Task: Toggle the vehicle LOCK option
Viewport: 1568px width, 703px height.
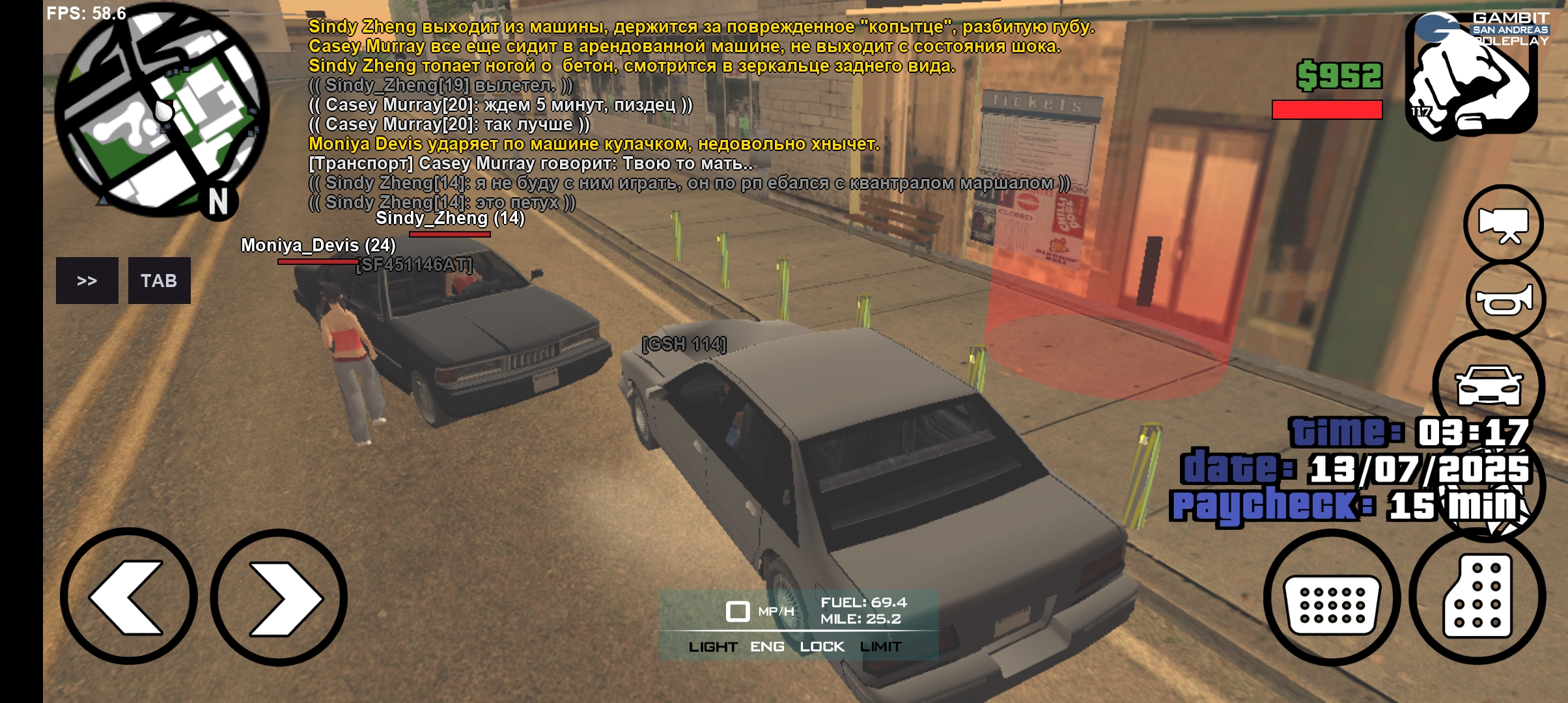Action: coord(822,646)
